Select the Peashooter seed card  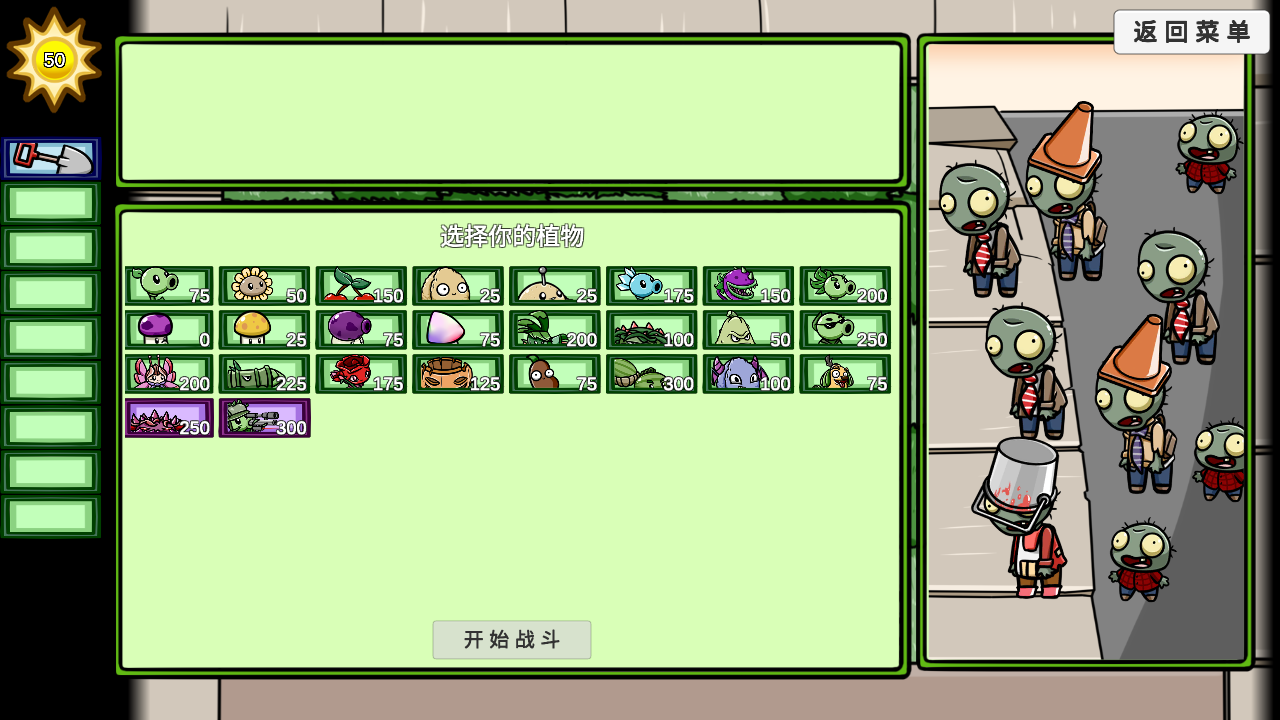coord(167,285)
